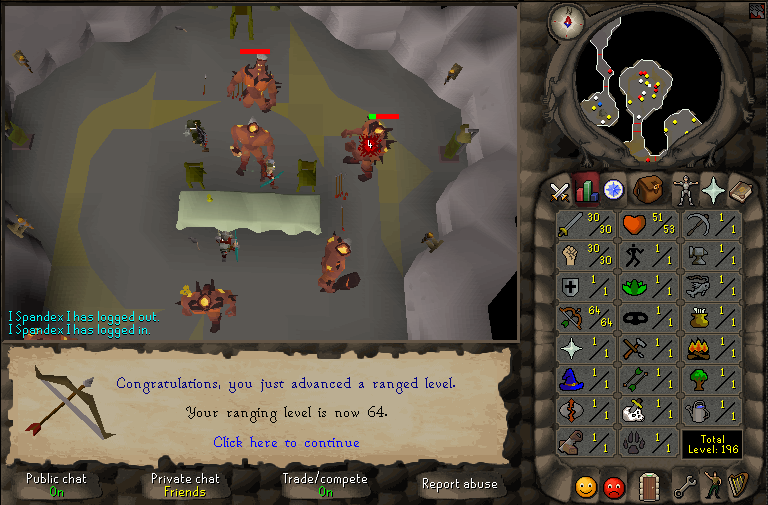Screen dimensions: 768x505
Task: Click here to continue the level-up dialogue
Action: [x=286, y=442]
